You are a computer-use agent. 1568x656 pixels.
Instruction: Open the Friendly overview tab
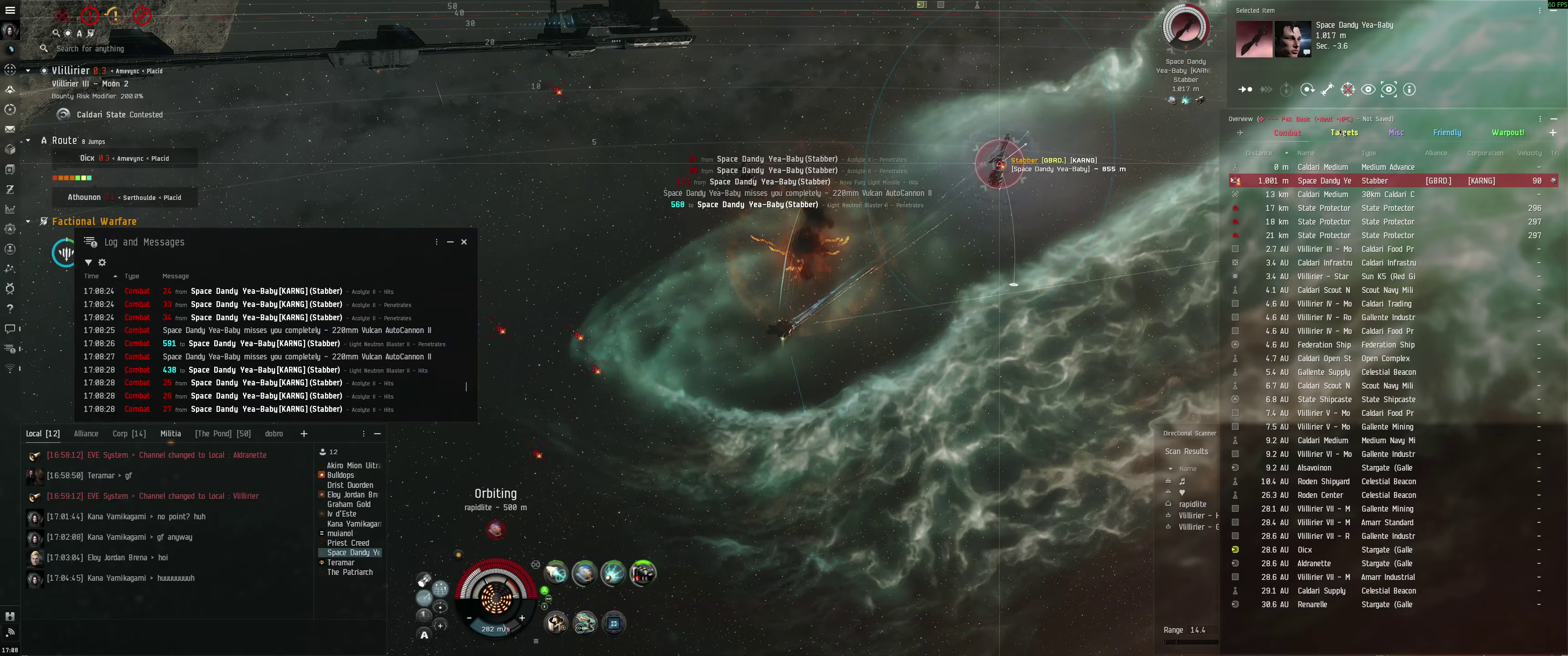1447,133
